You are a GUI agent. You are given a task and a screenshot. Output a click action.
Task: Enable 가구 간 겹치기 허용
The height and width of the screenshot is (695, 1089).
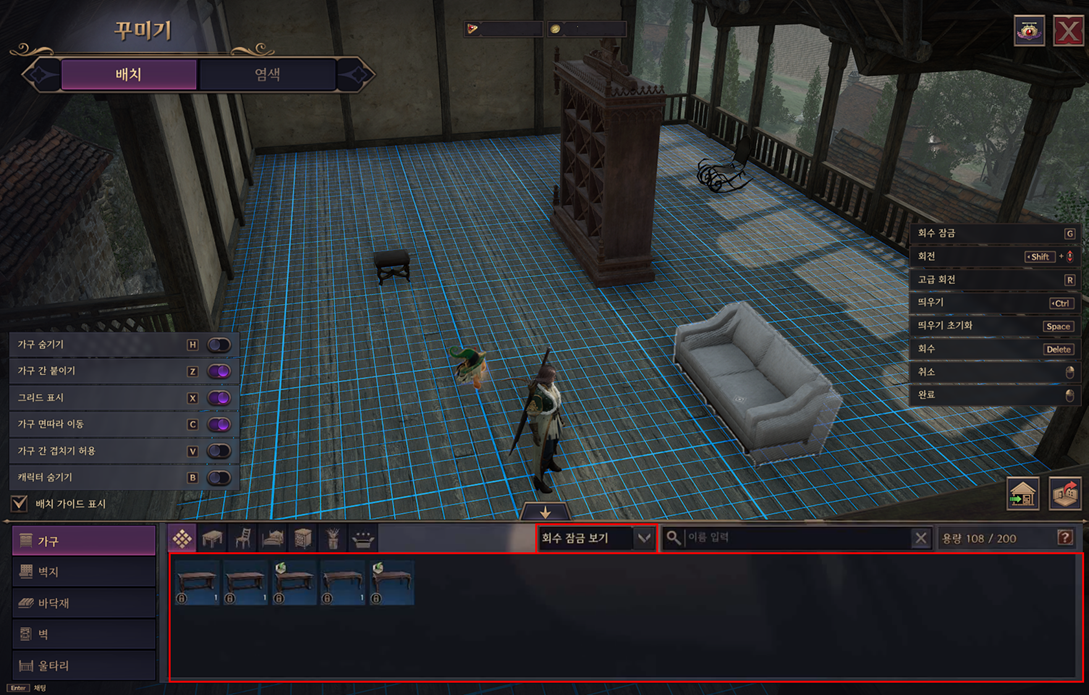[x=218, y=451]
